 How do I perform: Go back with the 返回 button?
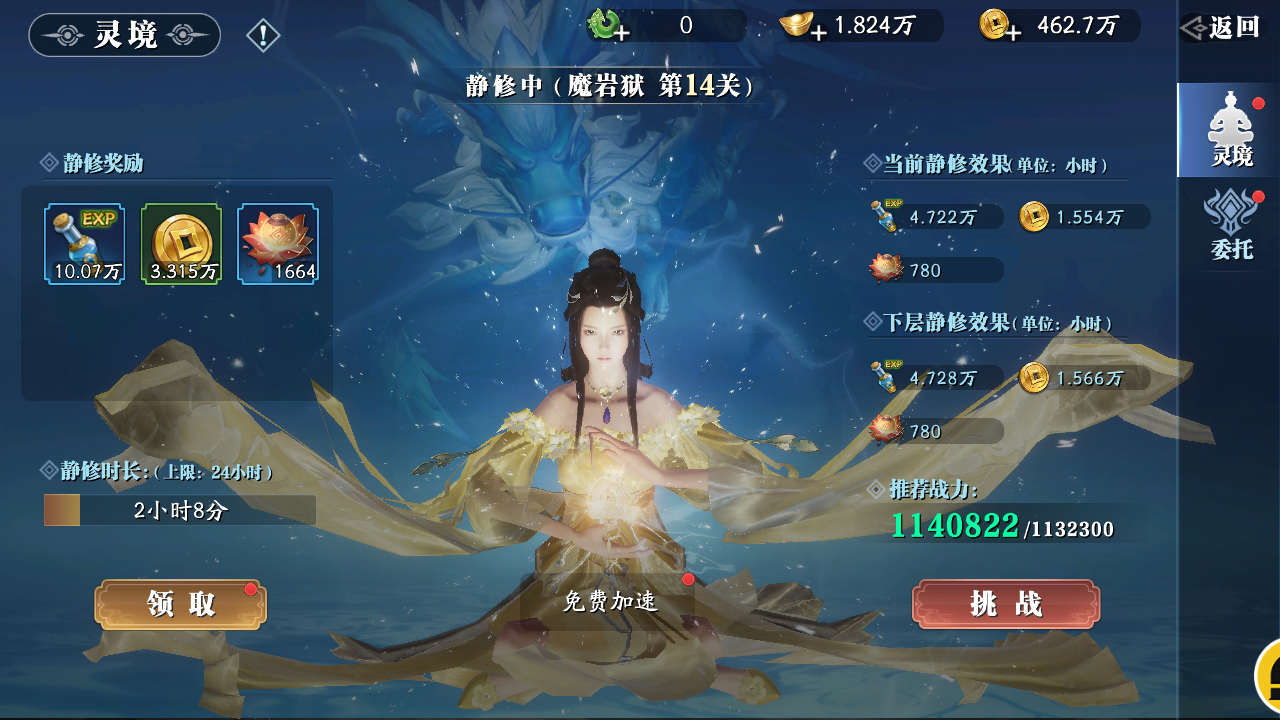point(1224,28)
